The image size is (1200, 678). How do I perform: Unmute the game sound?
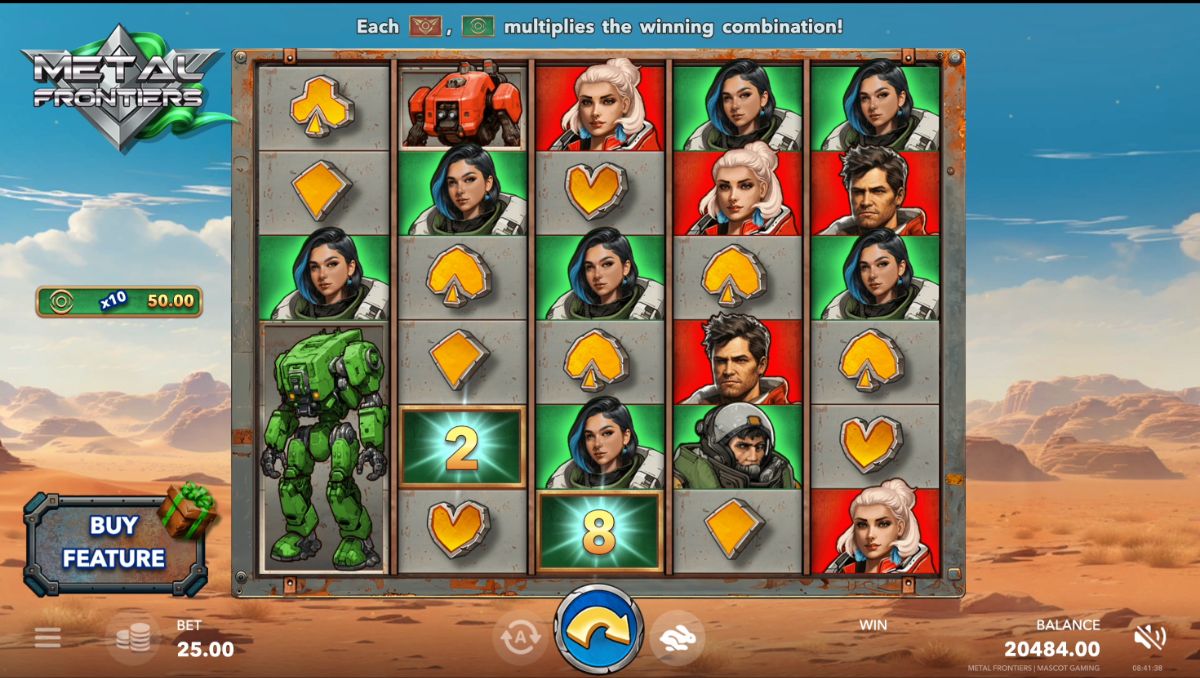[1150, 637]
